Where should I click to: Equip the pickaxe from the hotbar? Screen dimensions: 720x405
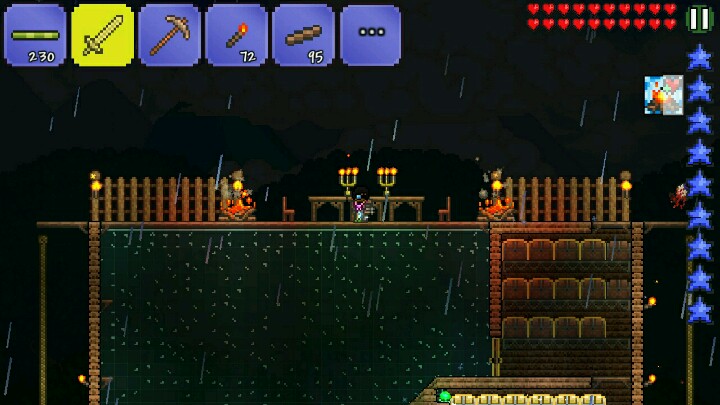coord(169,35)
